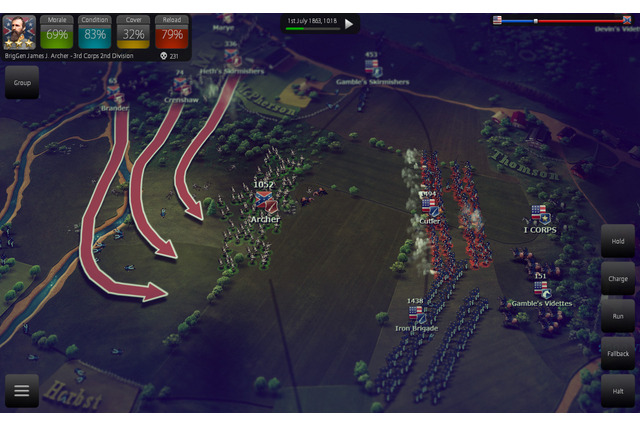Click the play button beside the date
Image resolution: width=640 pixels, height=426 pixels.
[x=349, y=23]
